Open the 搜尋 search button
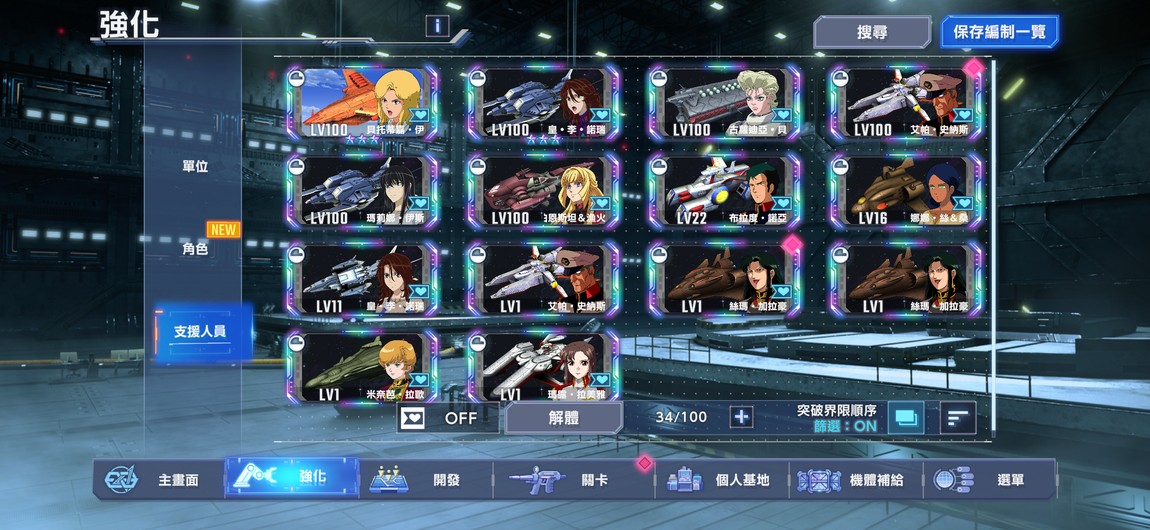This screenshot has height=530, width=1150. [872, 32]
